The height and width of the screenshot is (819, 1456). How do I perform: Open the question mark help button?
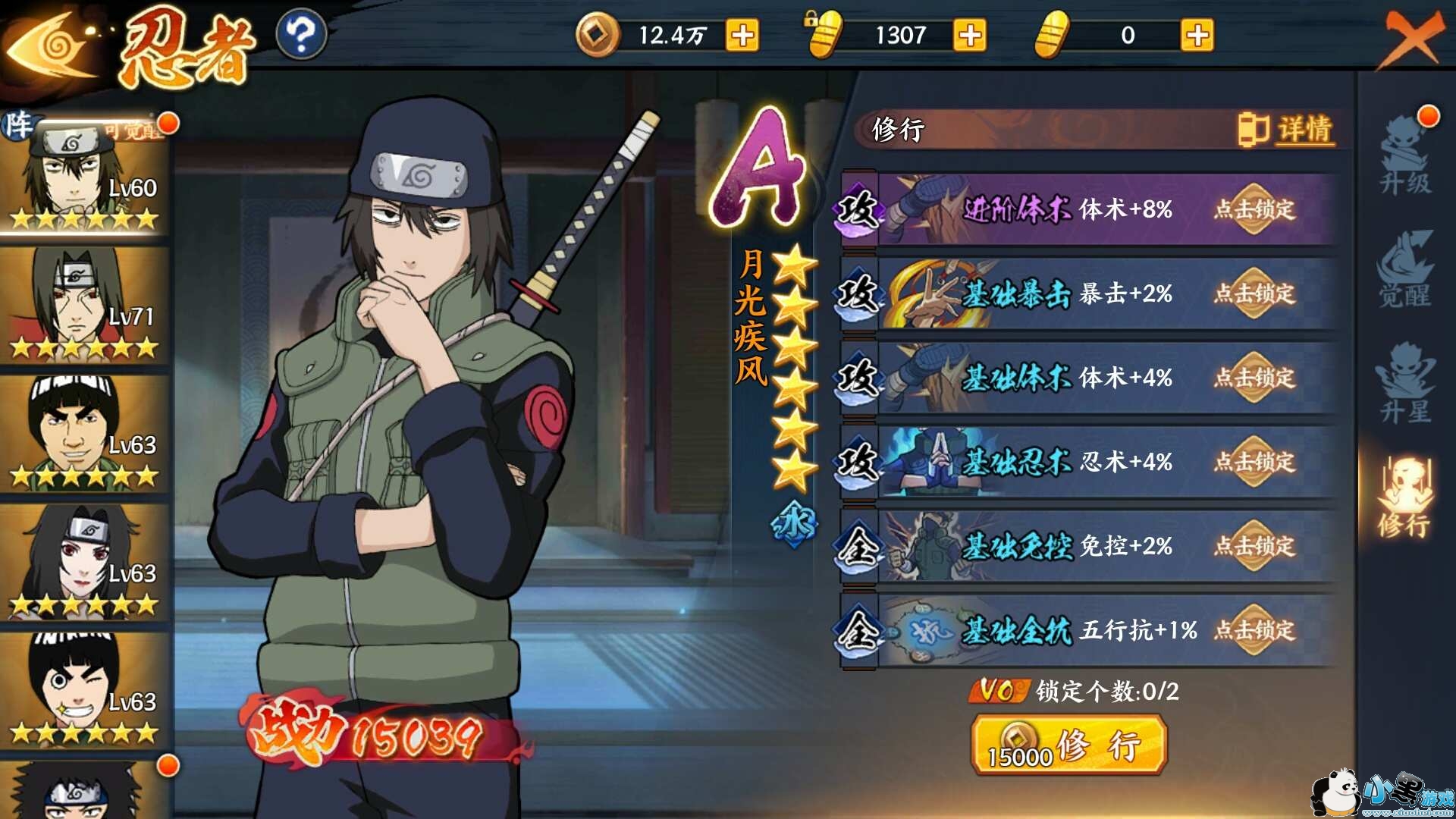tap(301, 35)
